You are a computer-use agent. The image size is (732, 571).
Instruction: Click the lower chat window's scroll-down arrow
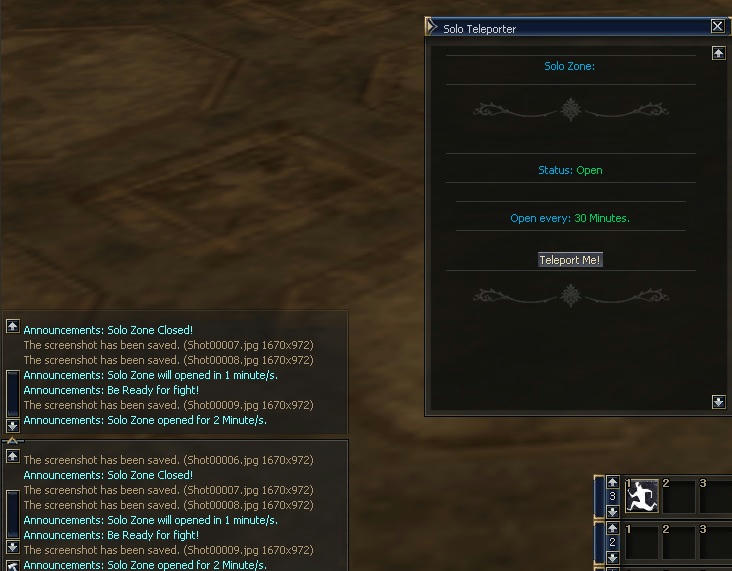point(12,547)
